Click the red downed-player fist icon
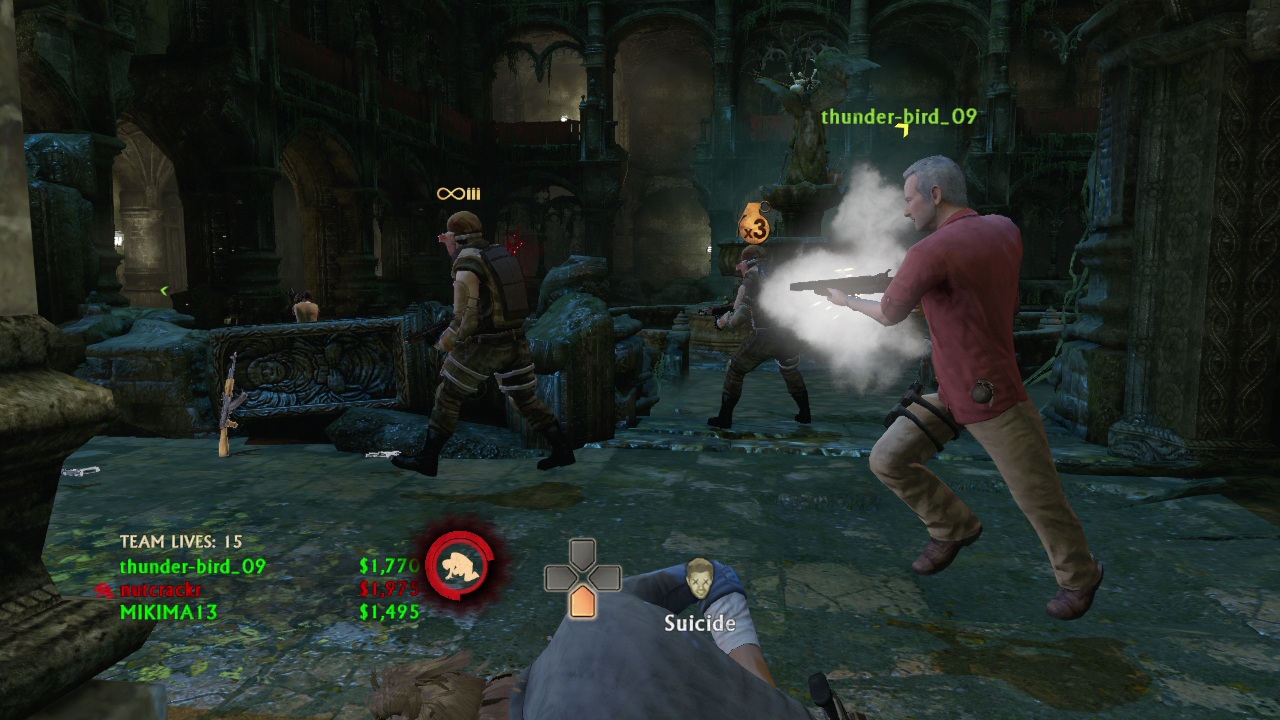1280x720 pixels. (460, 564)
